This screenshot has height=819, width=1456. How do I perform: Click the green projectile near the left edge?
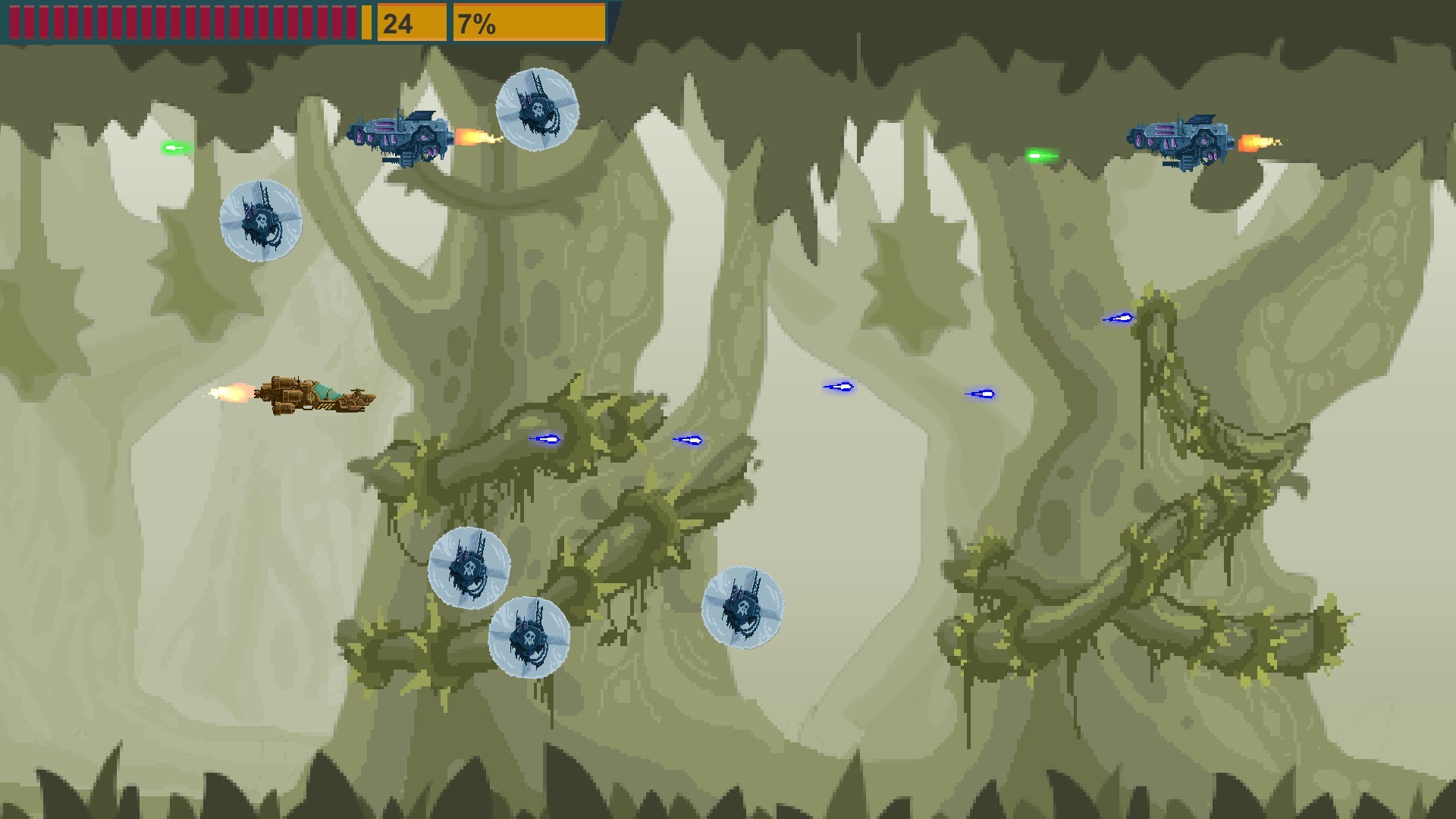(176, 146)
